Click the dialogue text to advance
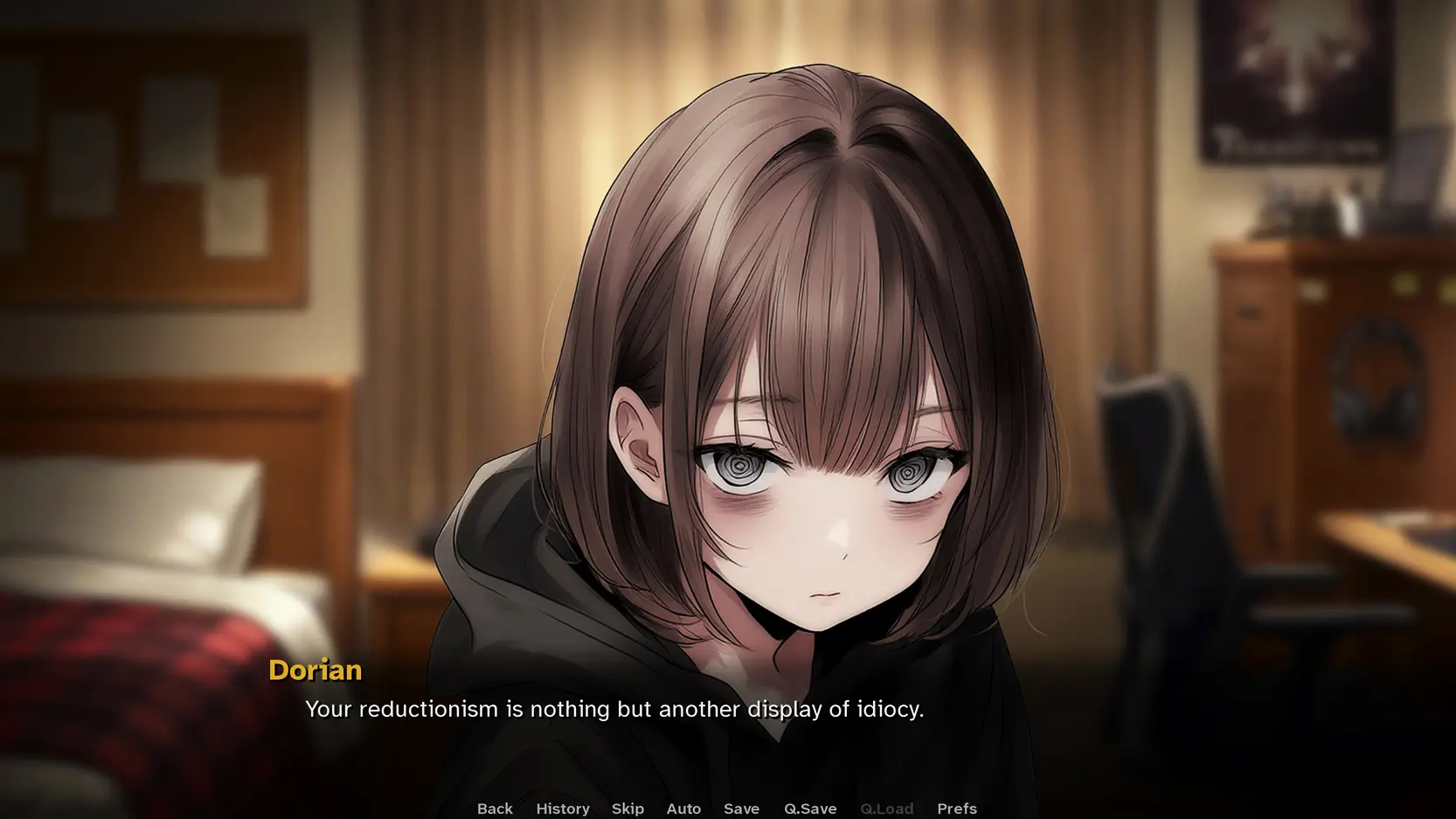 [614, 710]
